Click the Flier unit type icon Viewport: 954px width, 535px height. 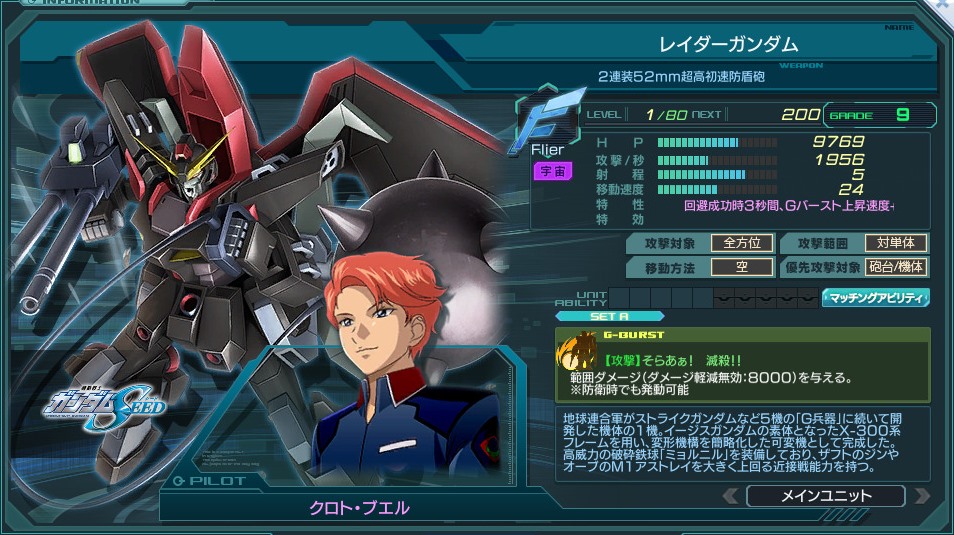pyautogui.click(x=548, y=121)
